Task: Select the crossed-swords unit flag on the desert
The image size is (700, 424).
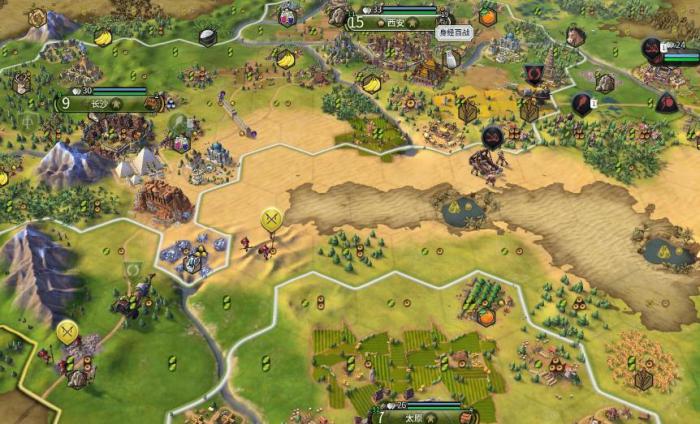Action: 271,219
